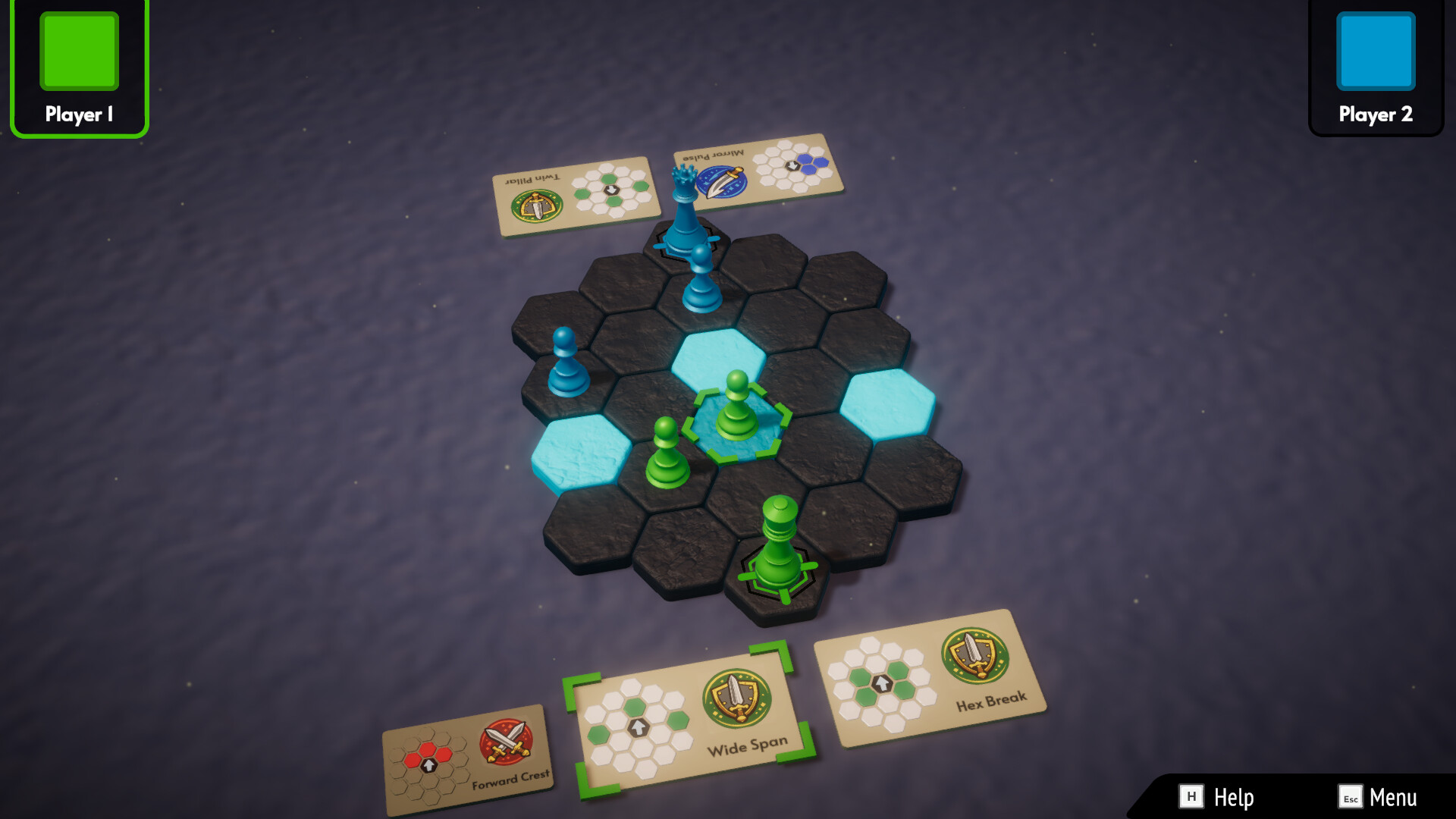Screen dimensions: 1456x819
Task: Click the green color swatch for Player 1
Action: click(78, 50)
